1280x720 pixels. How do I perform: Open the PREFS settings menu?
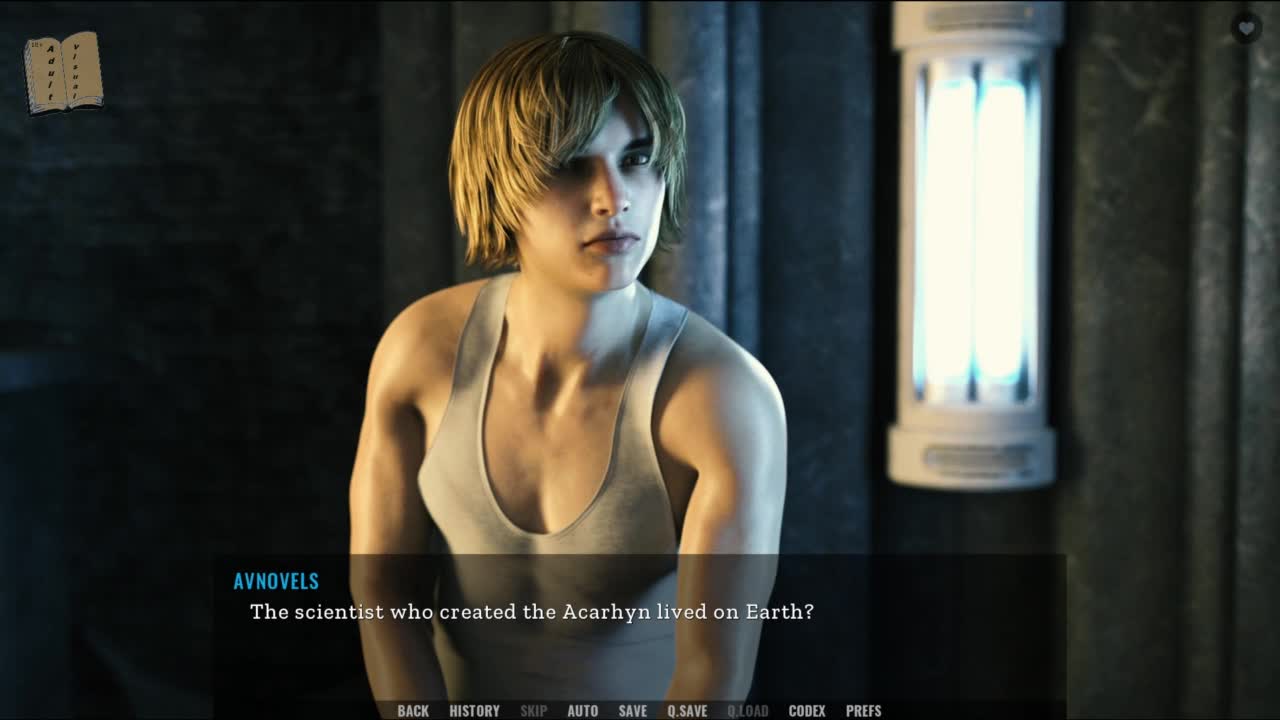863,711
